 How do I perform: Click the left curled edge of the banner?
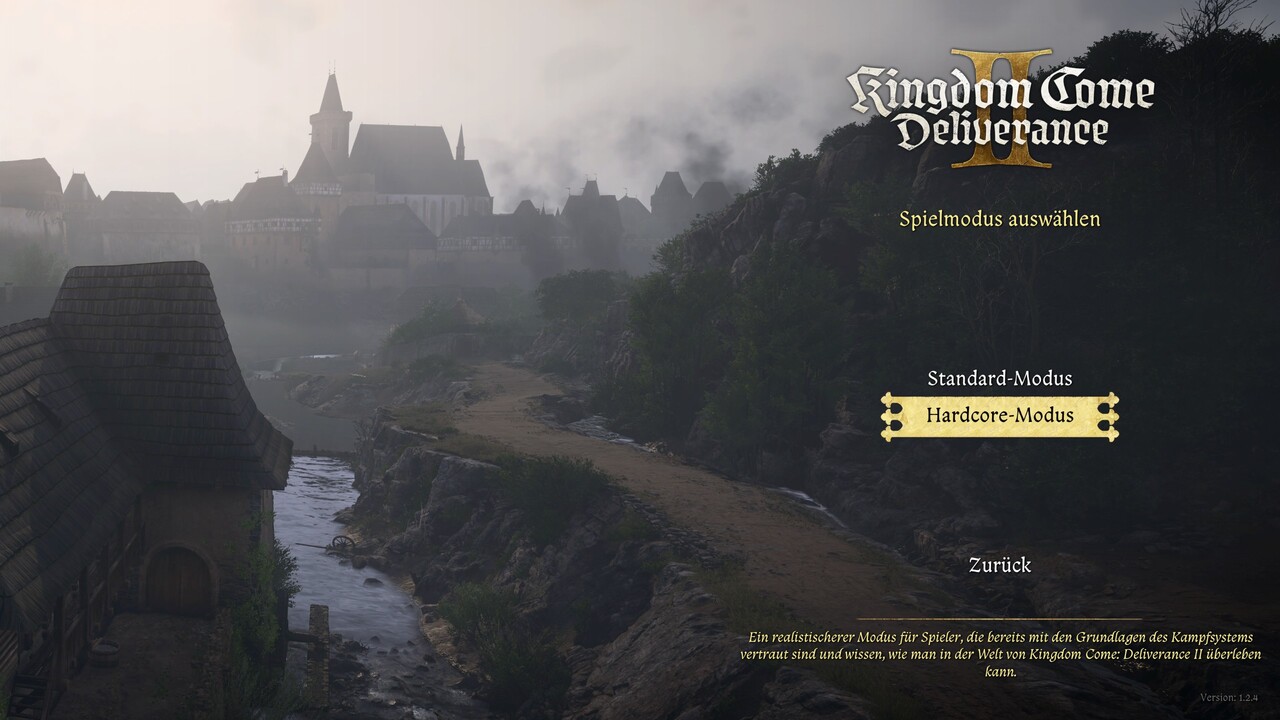click(890, 415)
